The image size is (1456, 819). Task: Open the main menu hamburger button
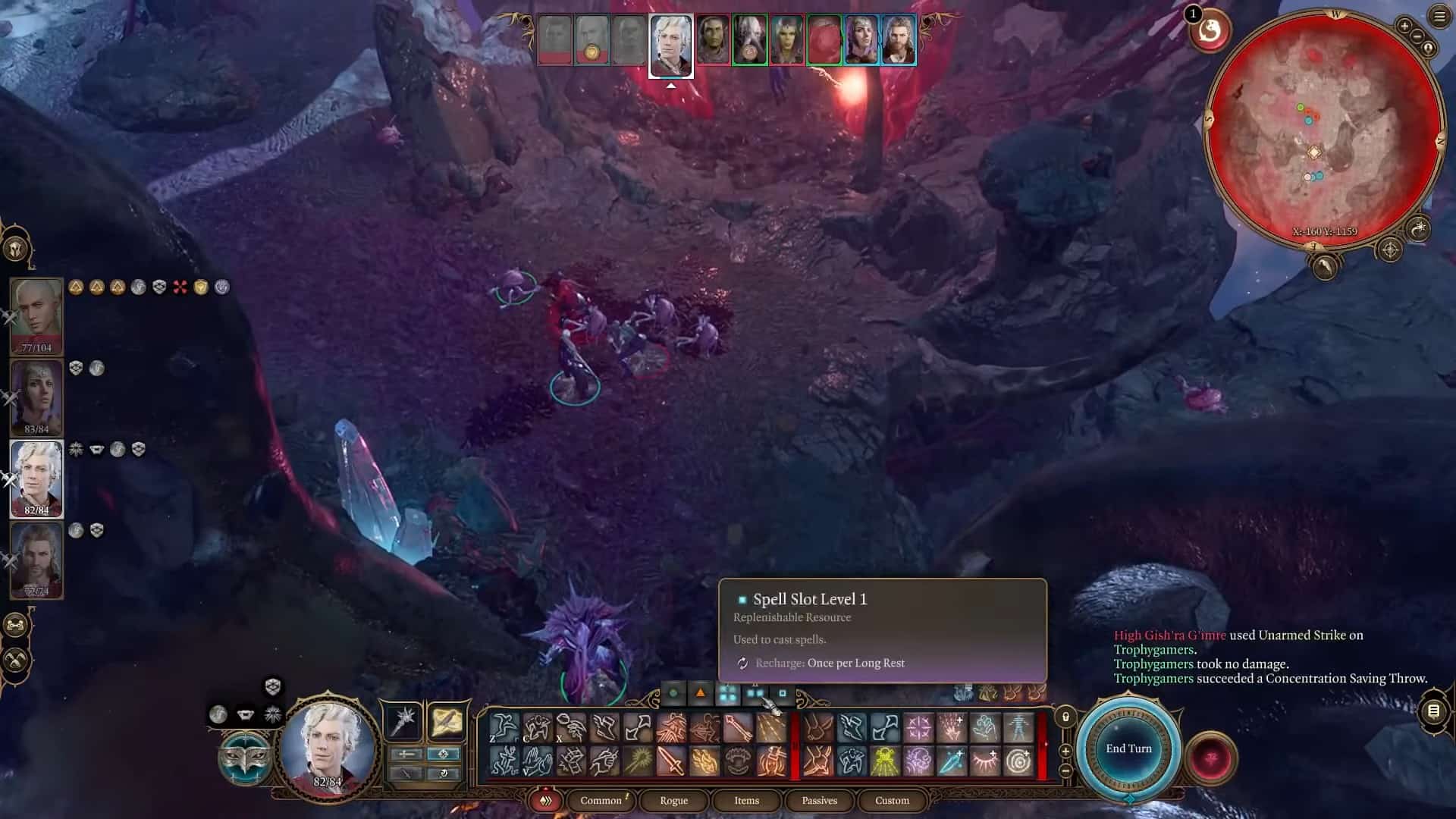pos(1439,17)
